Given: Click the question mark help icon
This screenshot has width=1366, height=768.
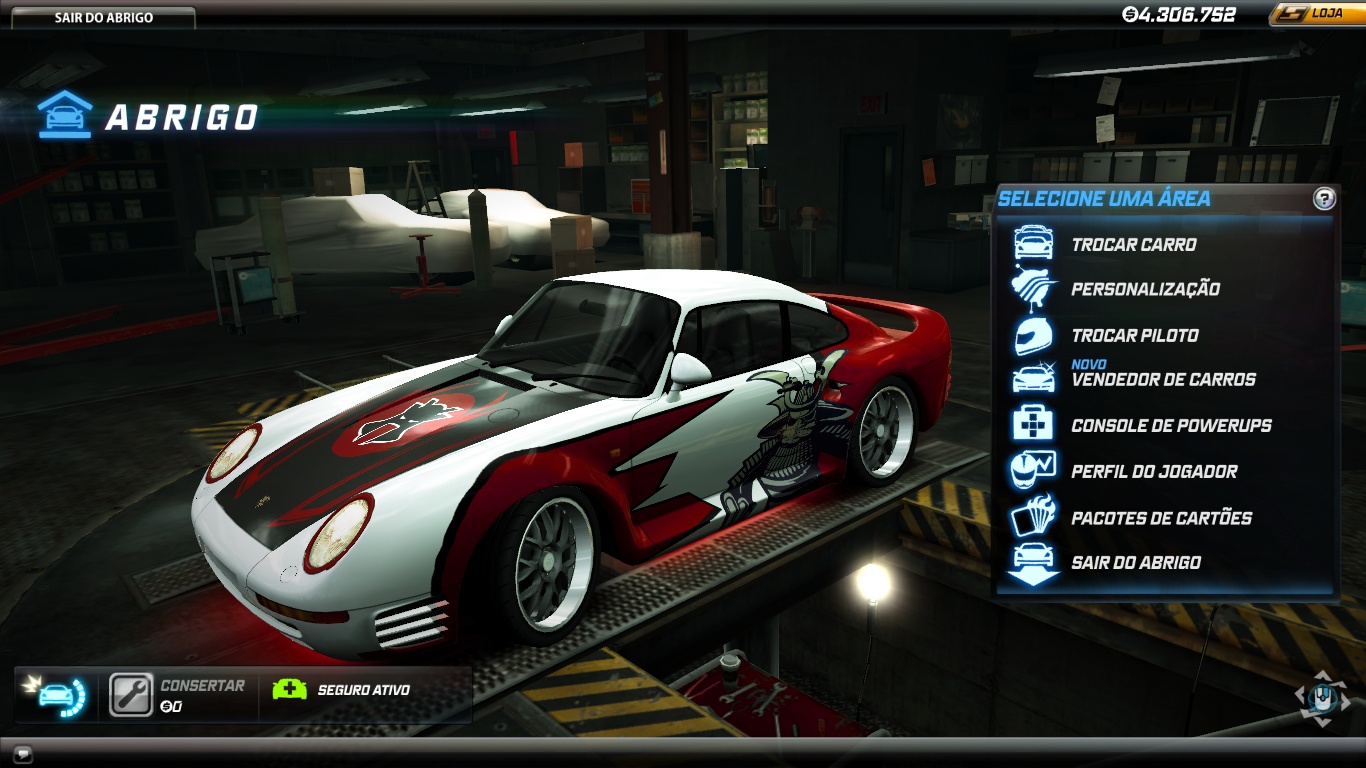Looking at the screenshot, I should (x=1324, y=198).
